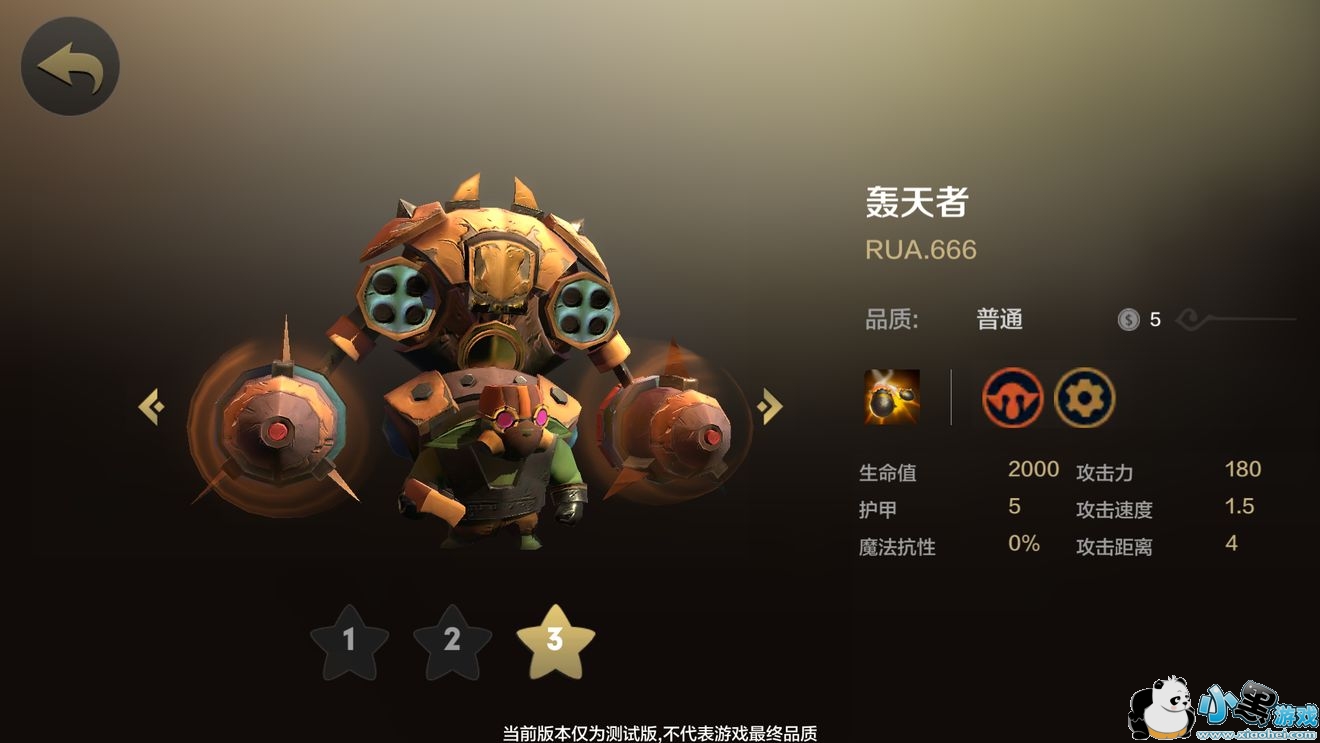Select the 2-star level

pyautogui.click(x=452, y=641)
